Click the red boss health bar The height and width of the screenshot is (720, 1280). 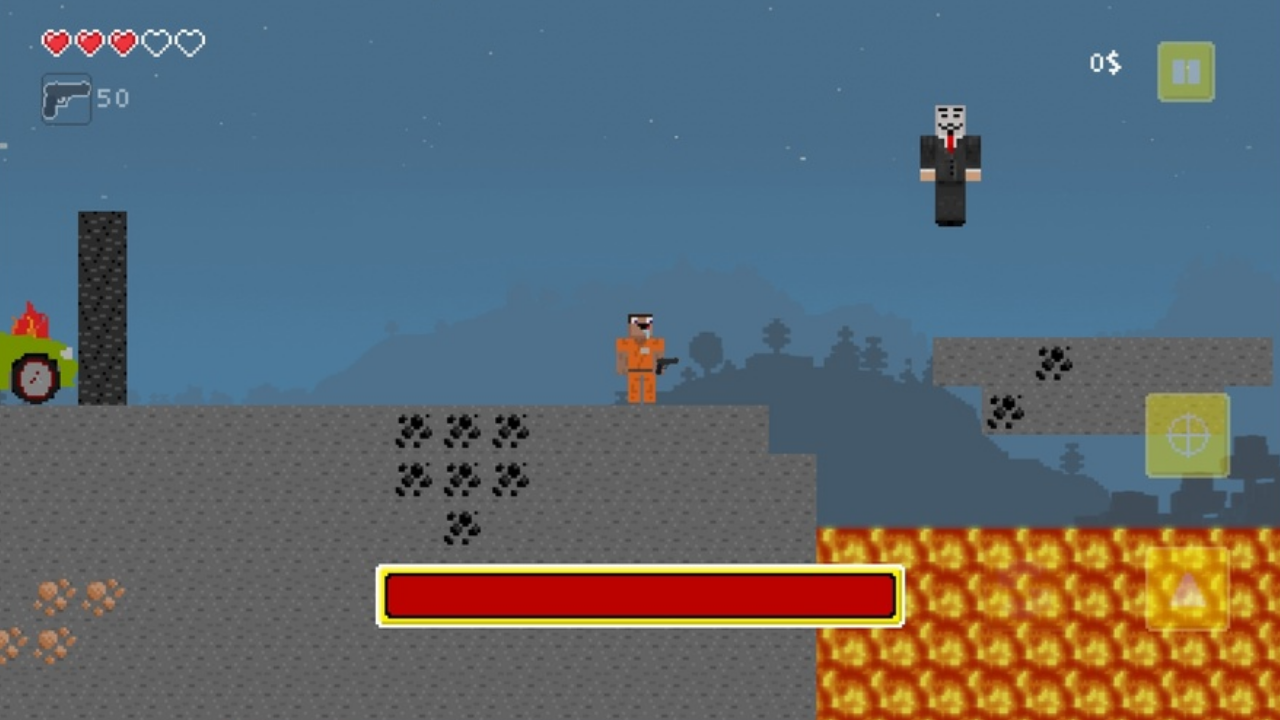640,596
